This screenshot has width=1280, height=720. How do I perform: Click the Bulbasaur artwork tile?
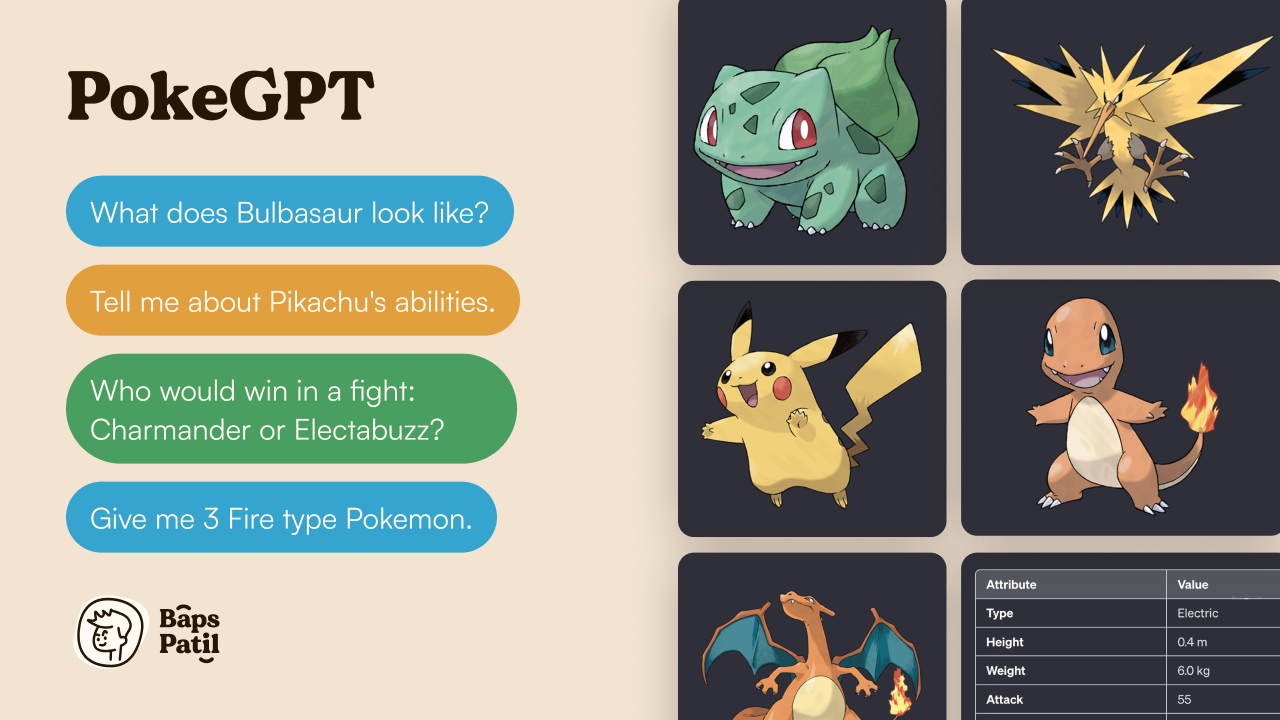point(812,130)
